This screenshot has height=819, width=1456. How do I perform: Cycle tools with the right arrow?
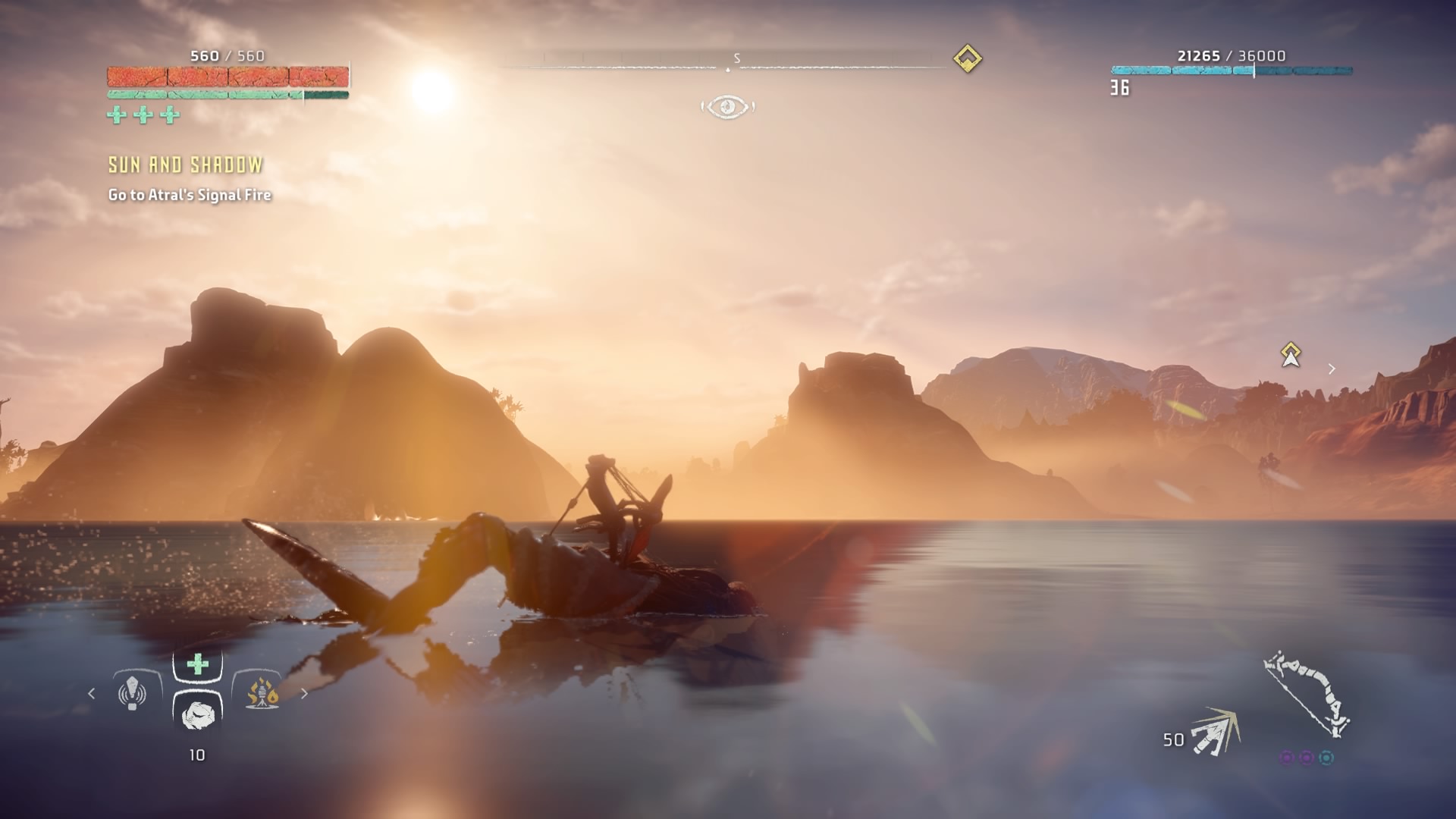(304, 693)
